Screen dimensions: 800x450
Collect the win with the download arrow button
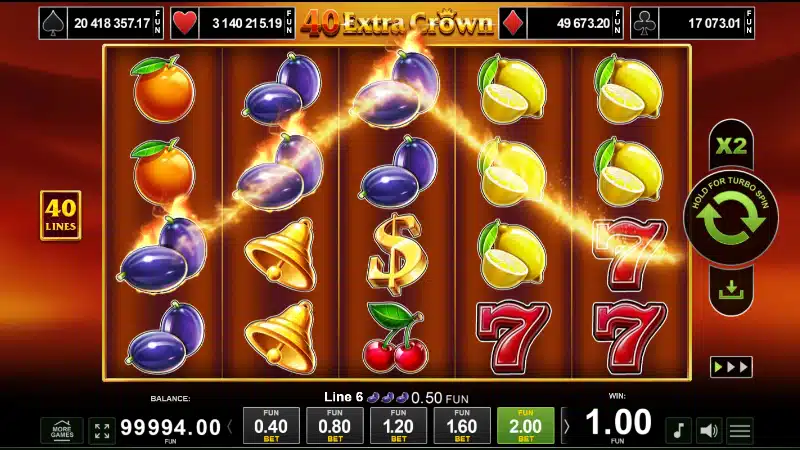pos(730,290)
